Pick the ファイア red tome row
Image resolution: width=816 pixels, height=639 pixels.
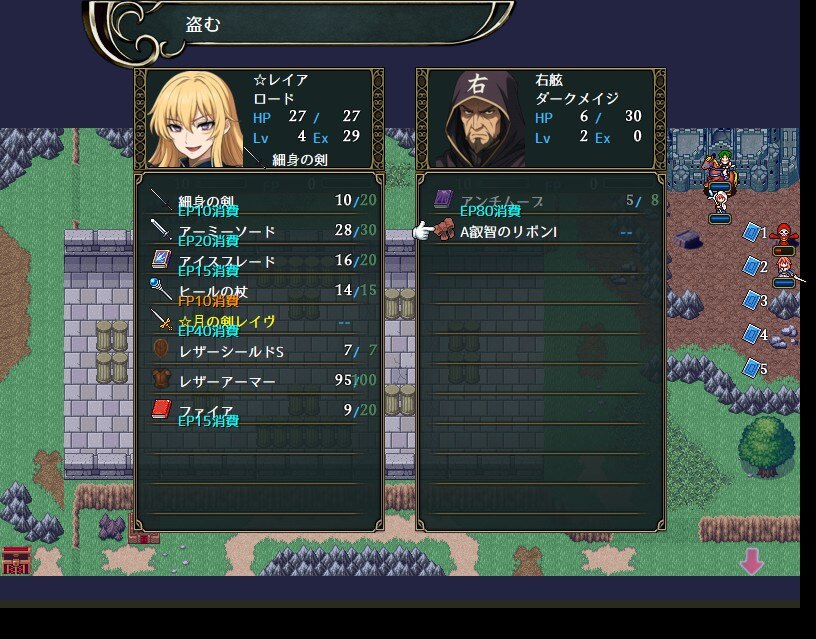(x=259, y=410)
